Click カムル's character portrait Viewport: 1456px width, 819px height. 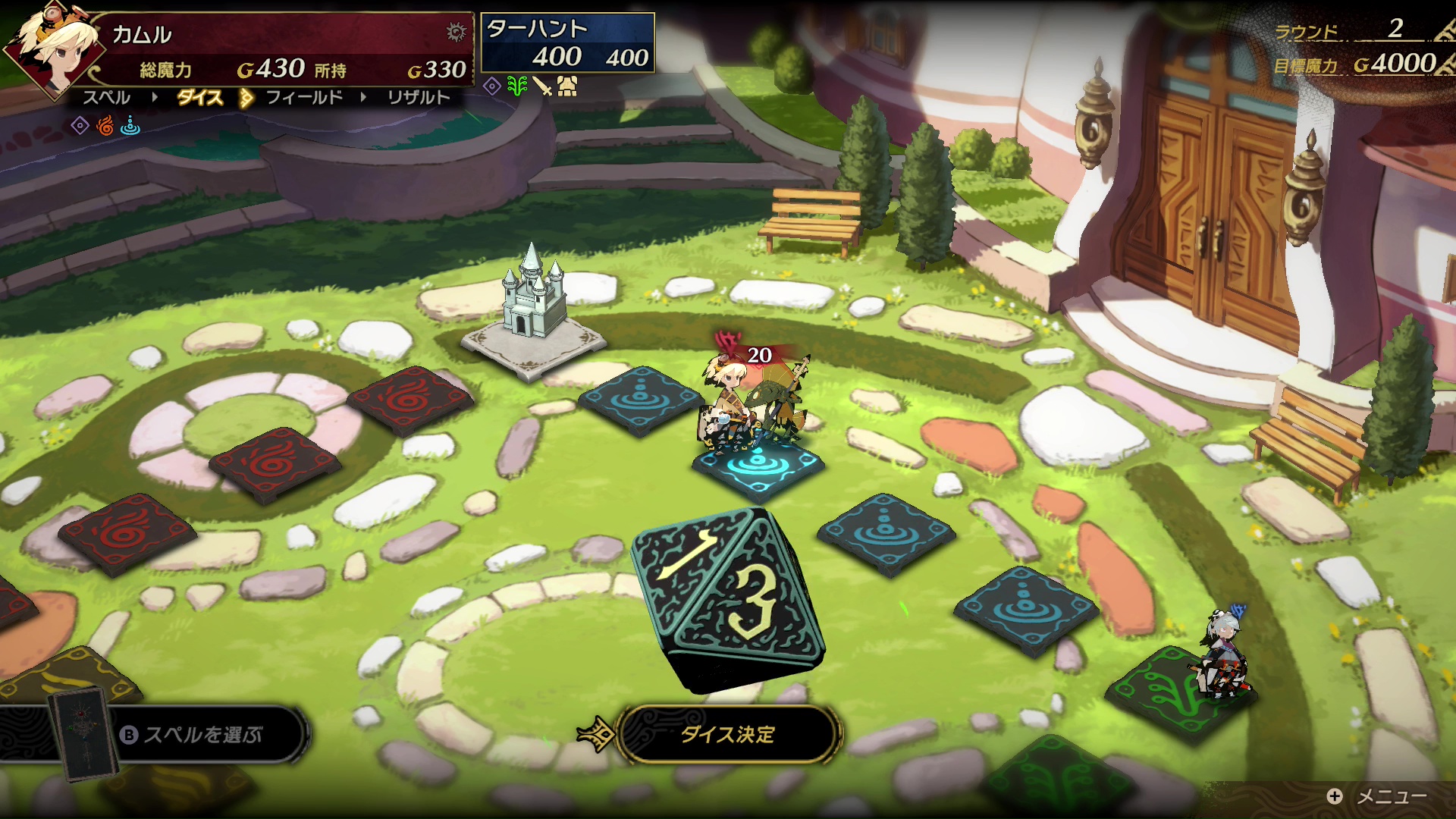(53, 47)
